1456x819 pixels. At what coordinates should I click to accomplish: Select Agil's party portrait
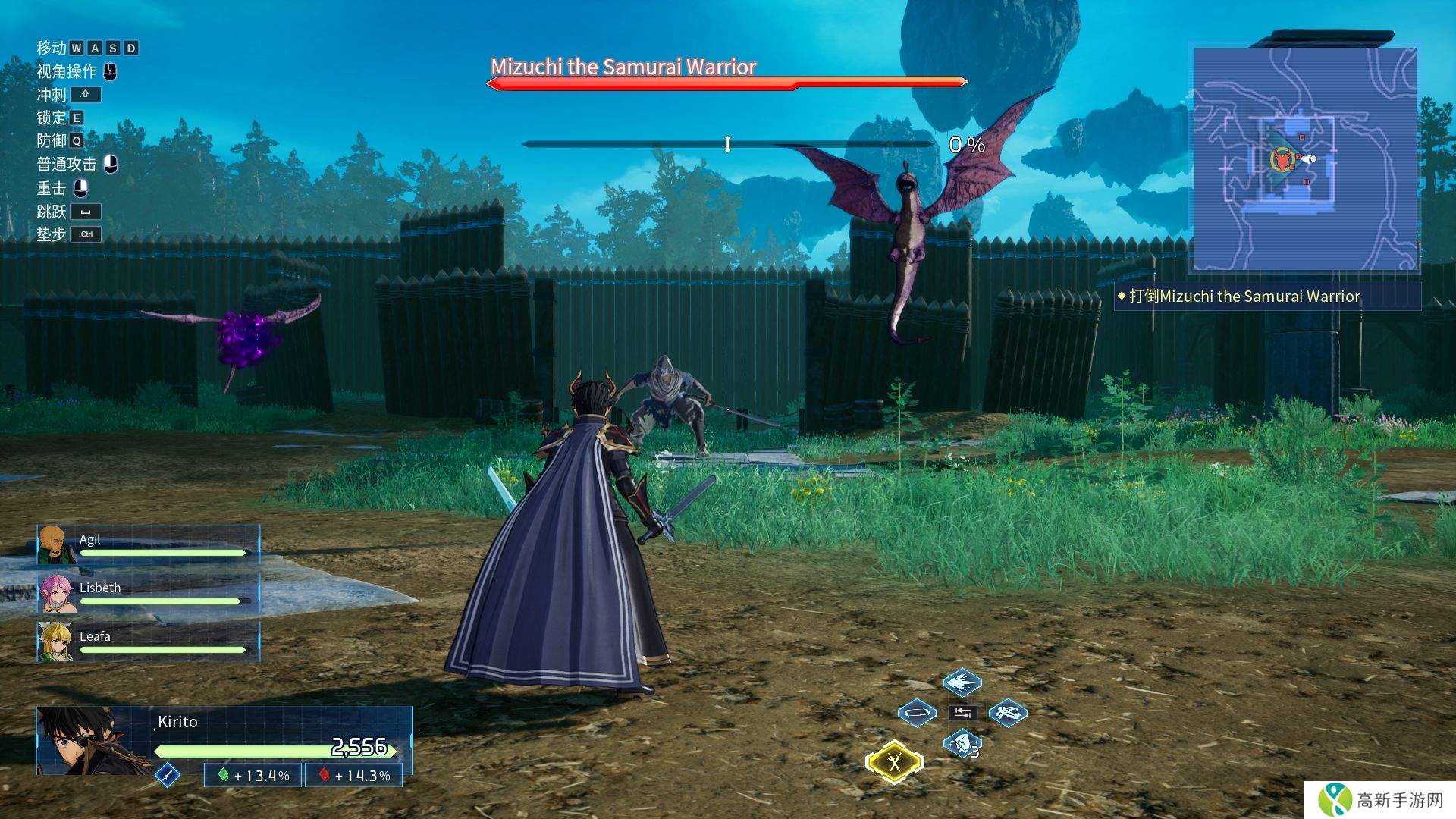click(53, 544)
